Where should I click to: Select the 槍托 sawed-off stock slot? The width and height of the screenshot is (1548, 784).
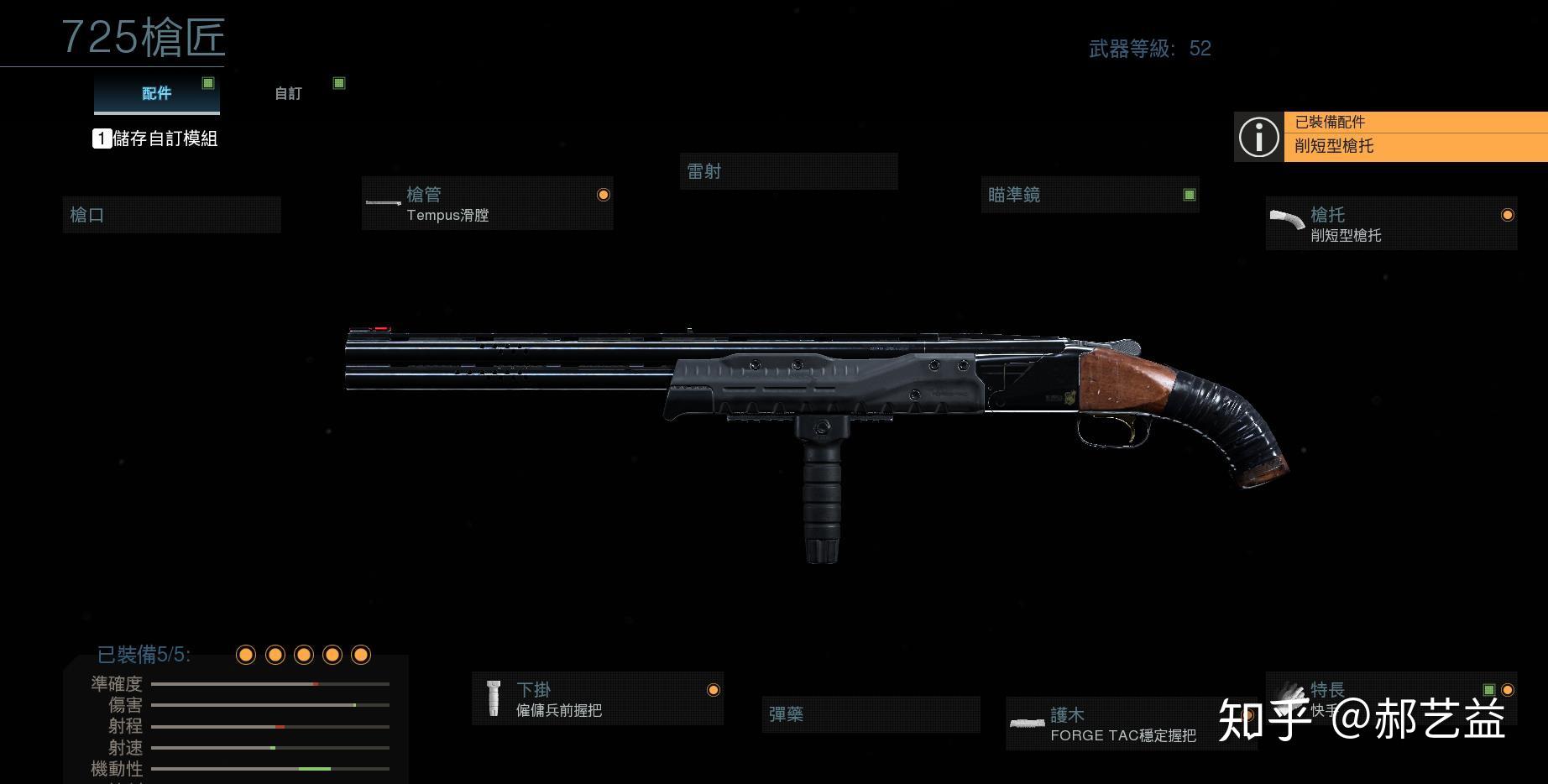[1390, 224]
